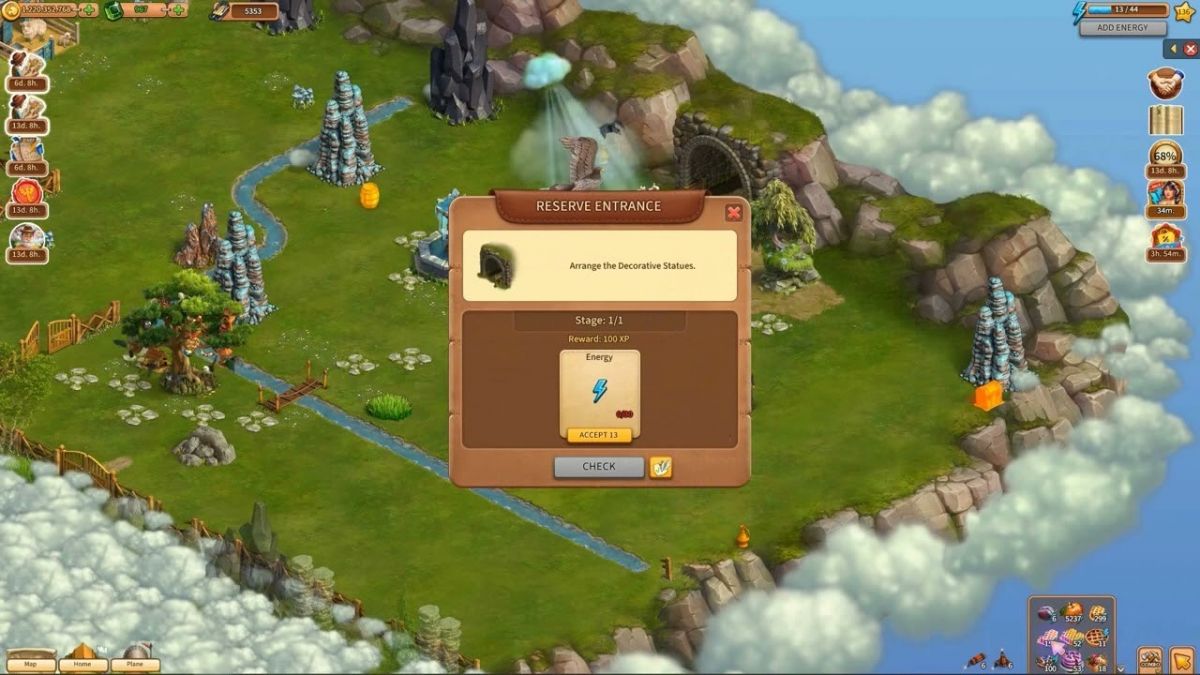This screenshot has width=1200, height=675.
Task: Open the scroll map icon
Action: [x=1165, y=120]
